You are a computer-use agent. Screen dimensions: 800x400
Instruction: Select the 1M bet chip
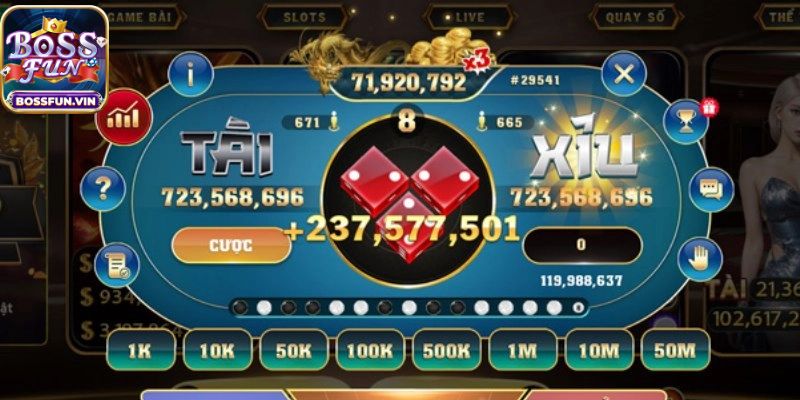tap(522, 349)
